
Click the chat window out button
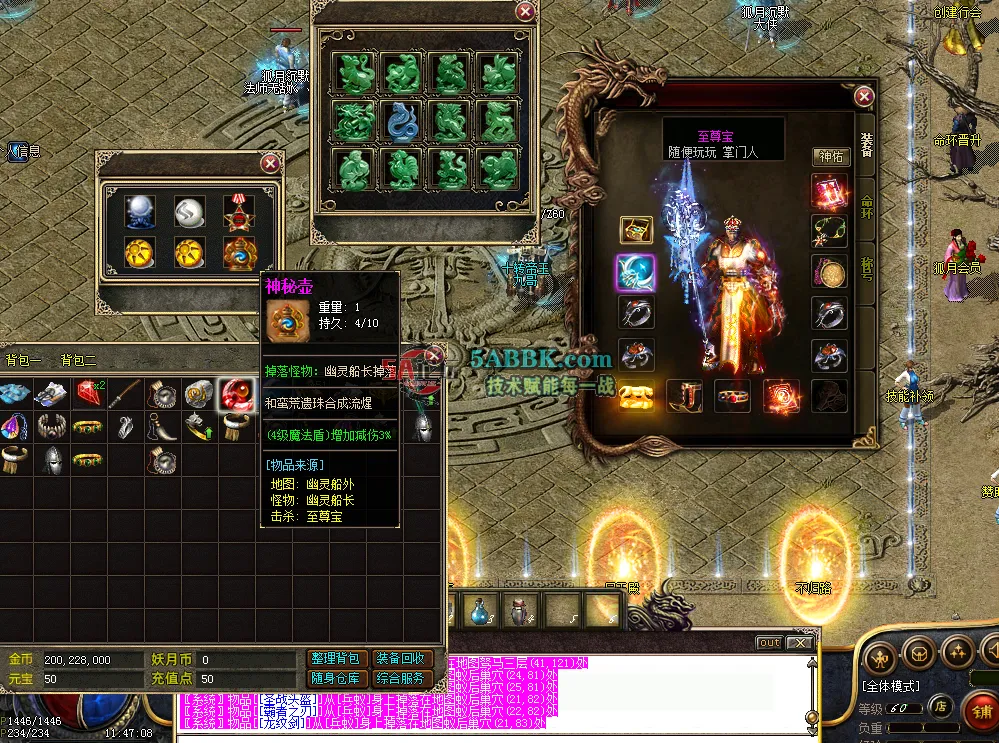coord(768,643)
